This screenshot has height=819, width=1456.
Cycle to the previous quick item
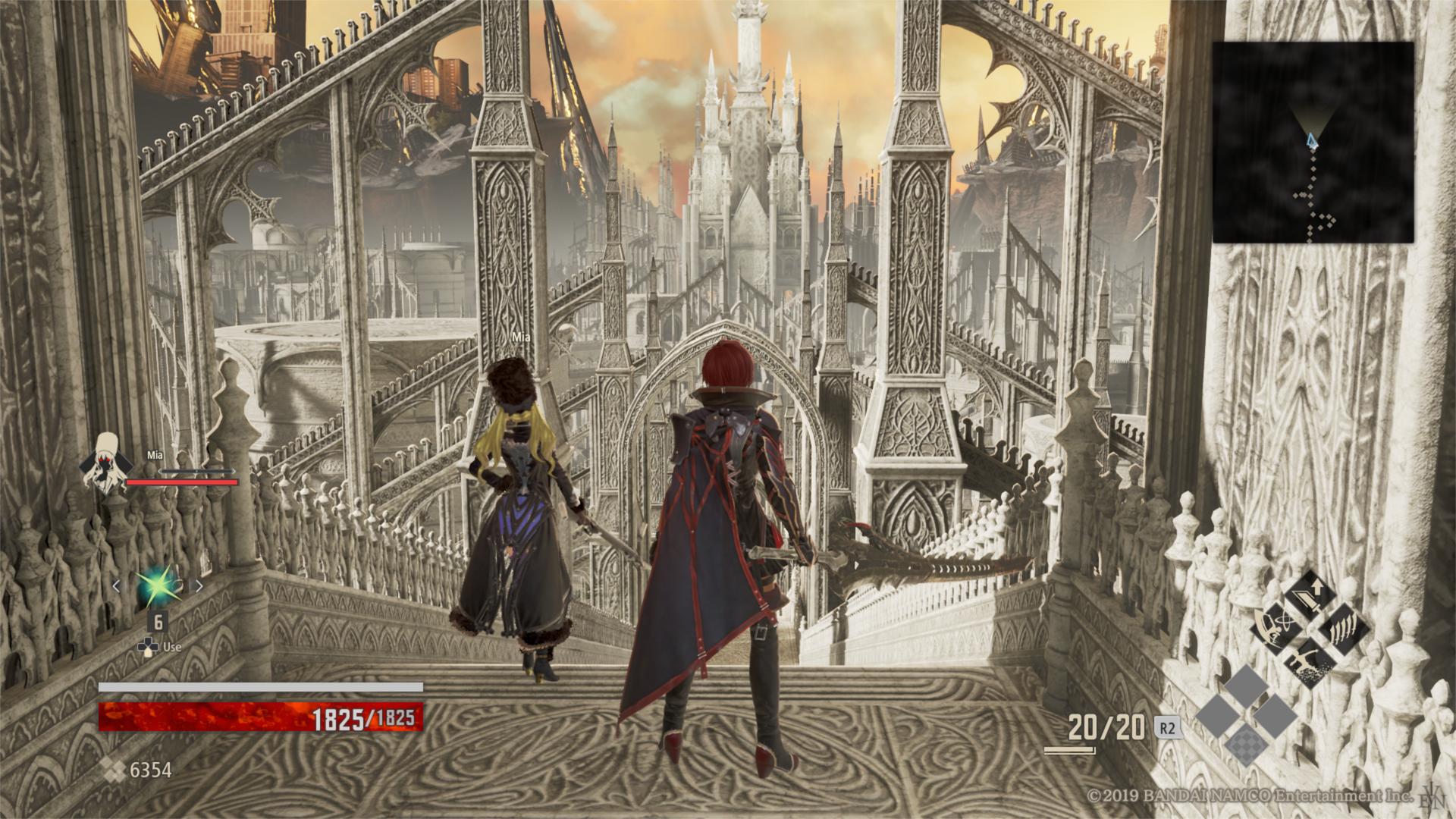(117, 585)
